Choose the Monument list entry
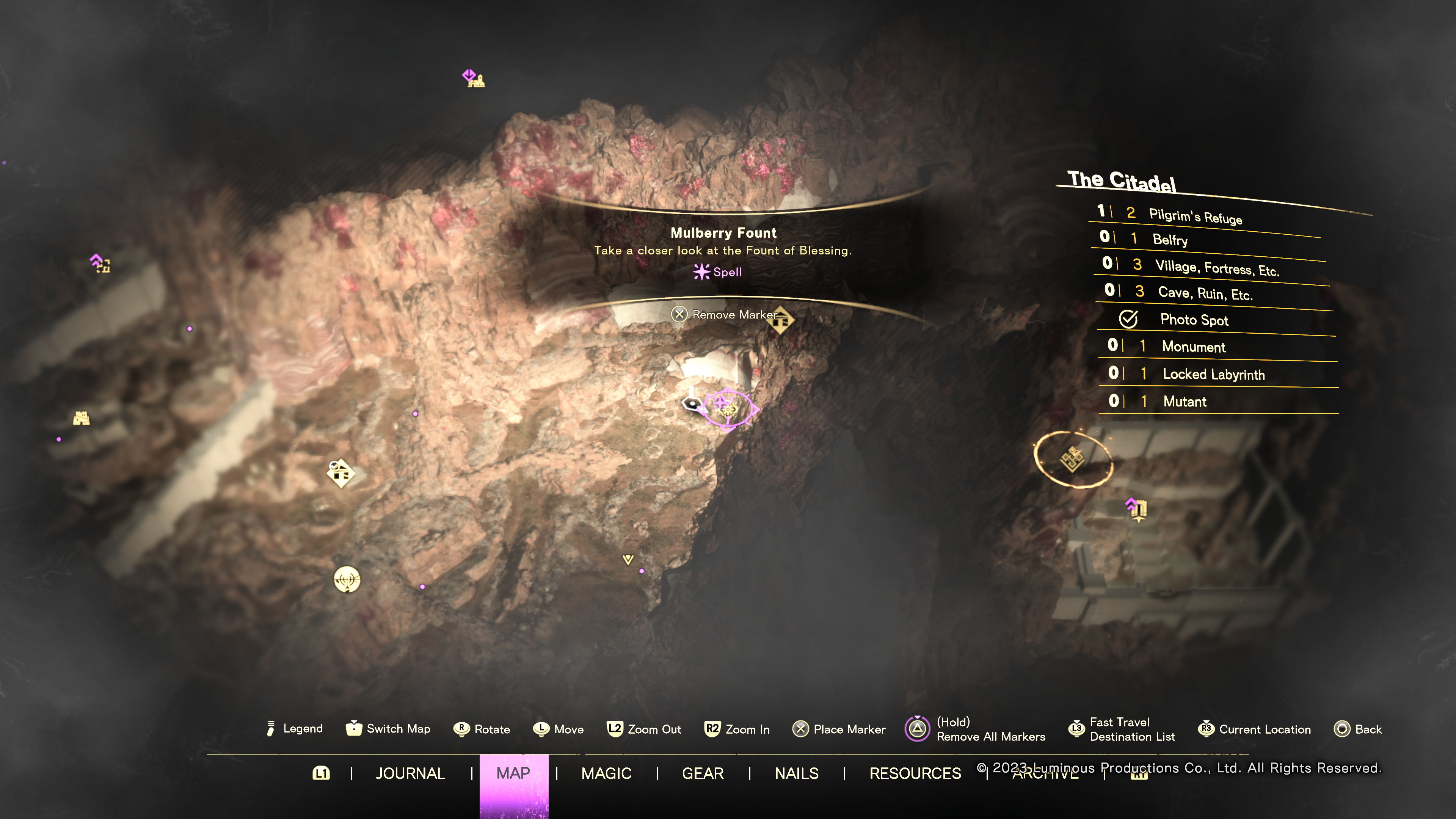Image resolution: width=1456 pixels, height=819 pixels. tap(1193, 347)
